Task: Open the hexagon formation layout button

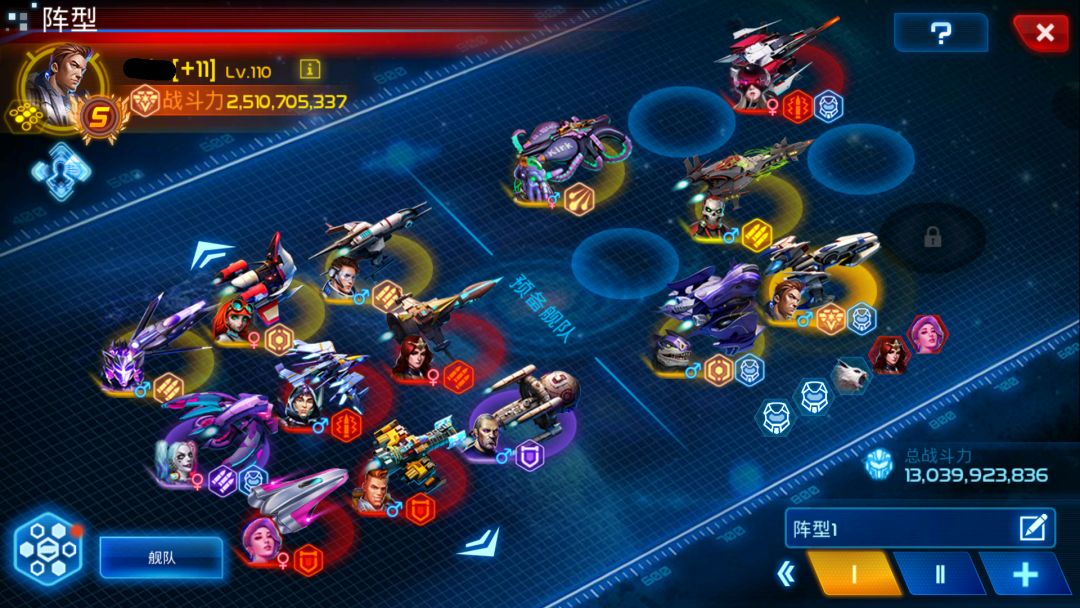Action: (x=47, y=549)
